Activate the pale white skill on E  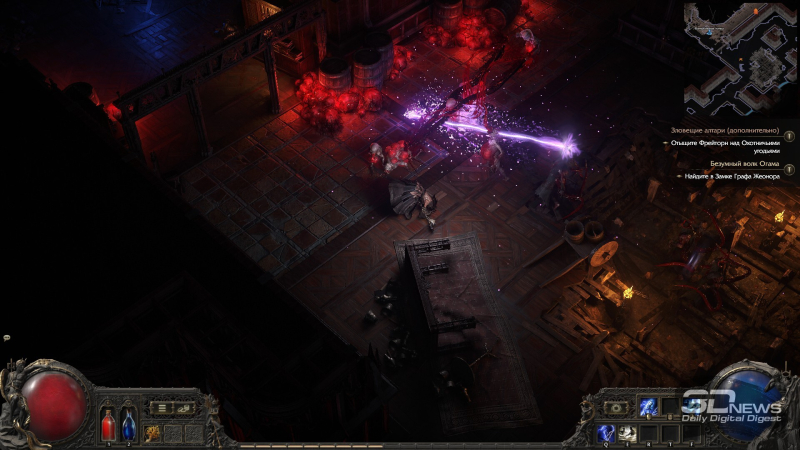coord(626,432)
